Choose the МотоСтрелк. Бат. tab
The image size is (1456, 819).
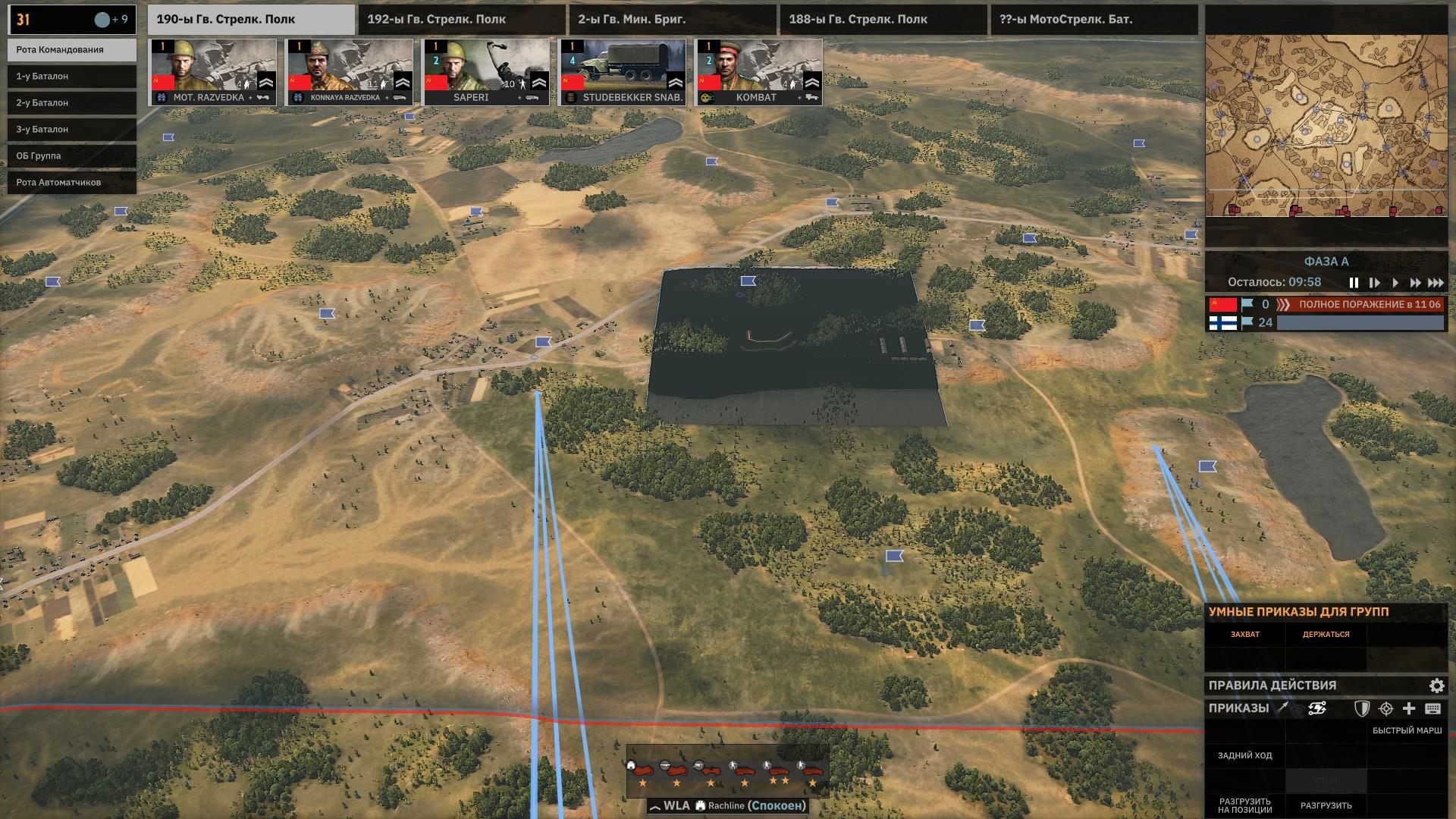[x=1094, y=20]
